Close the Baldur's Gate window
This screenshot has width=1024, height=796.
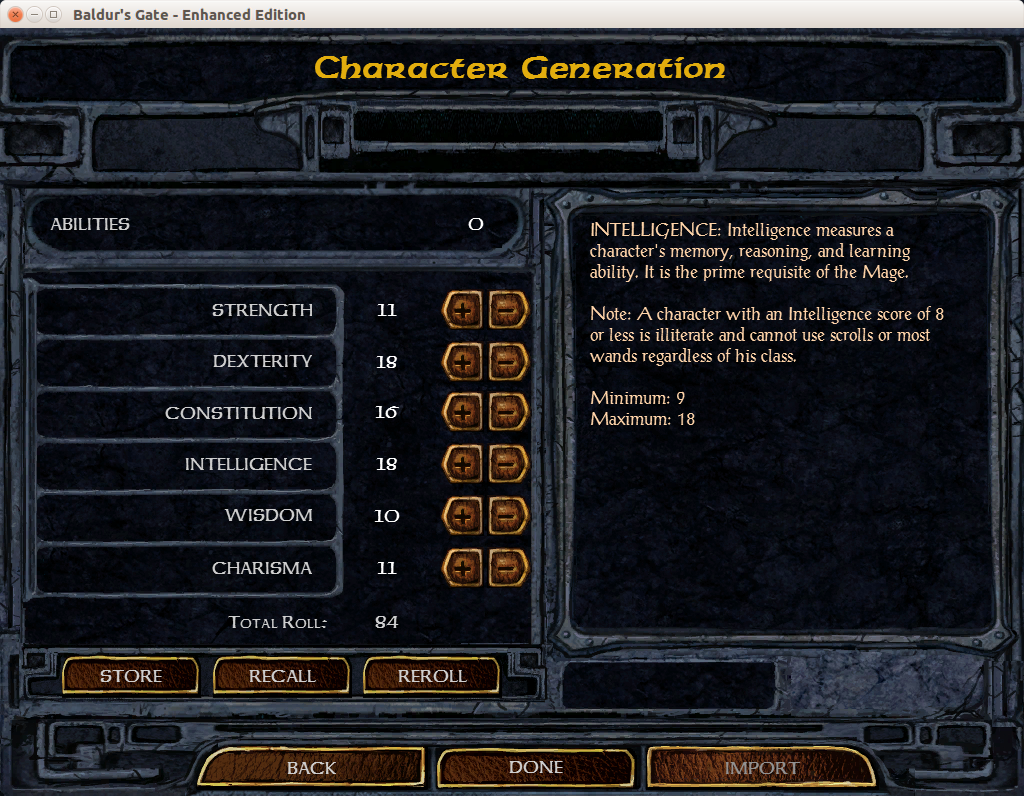[x=15, y=15]
